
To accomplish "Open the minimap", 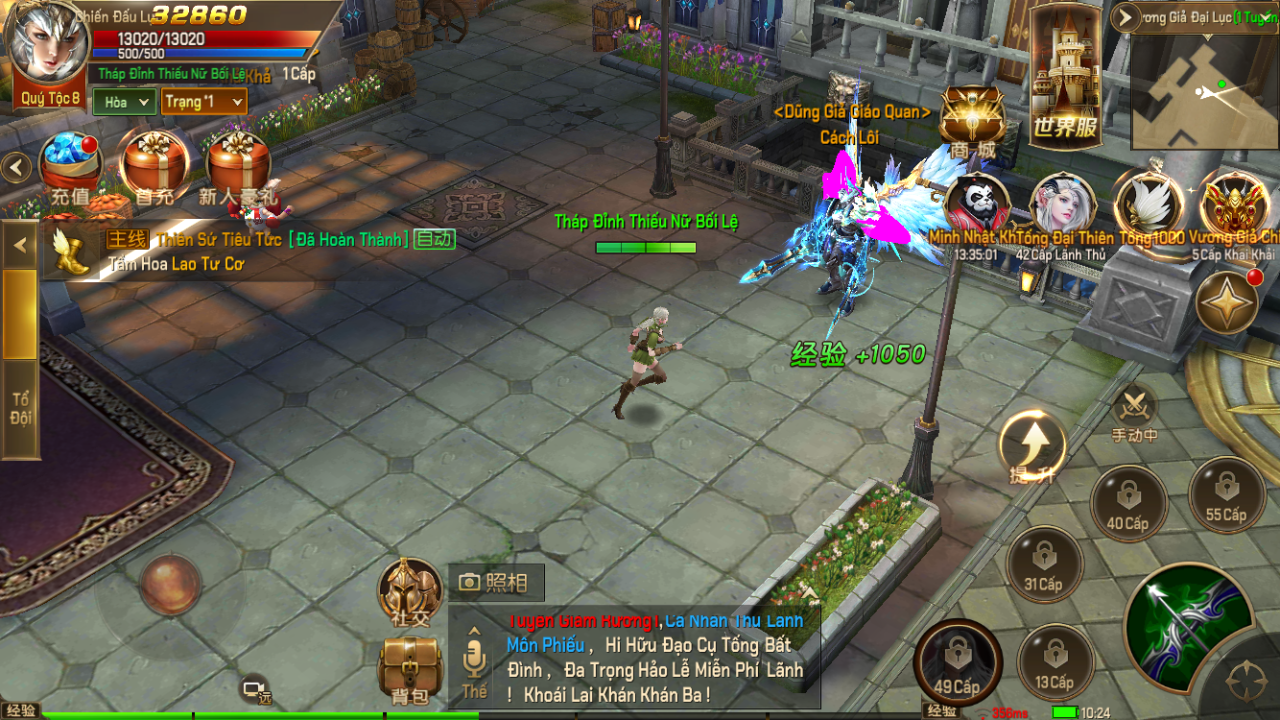I will tap(1205, 88).
